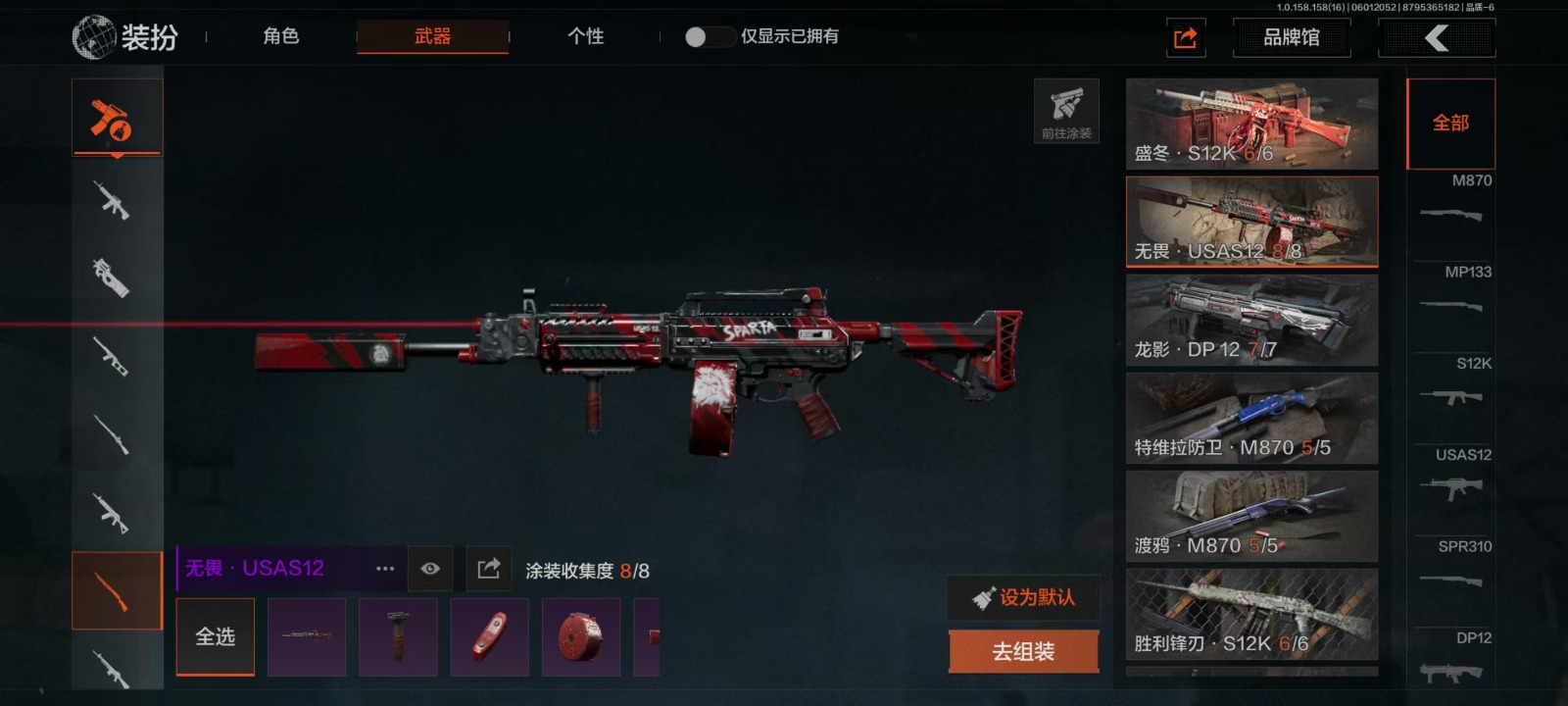Go back with the arrow button
1568x706 pixels.
tap(1437, 37)
